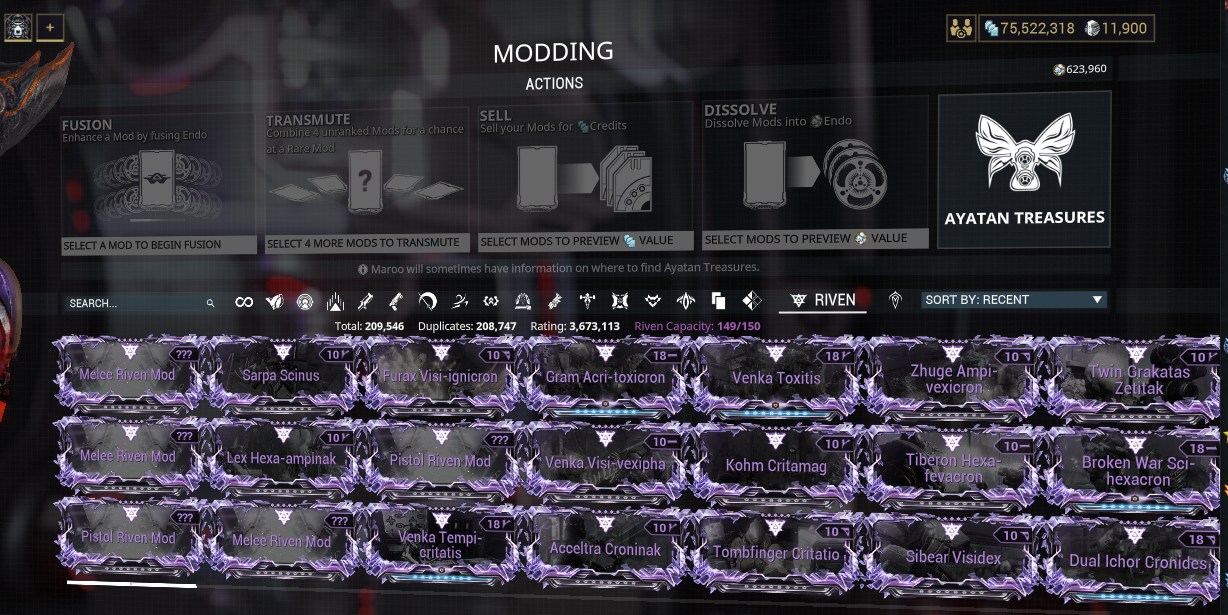The image size is (1228, 615).
Task: Click the mod search field
Action: (135, 302)
